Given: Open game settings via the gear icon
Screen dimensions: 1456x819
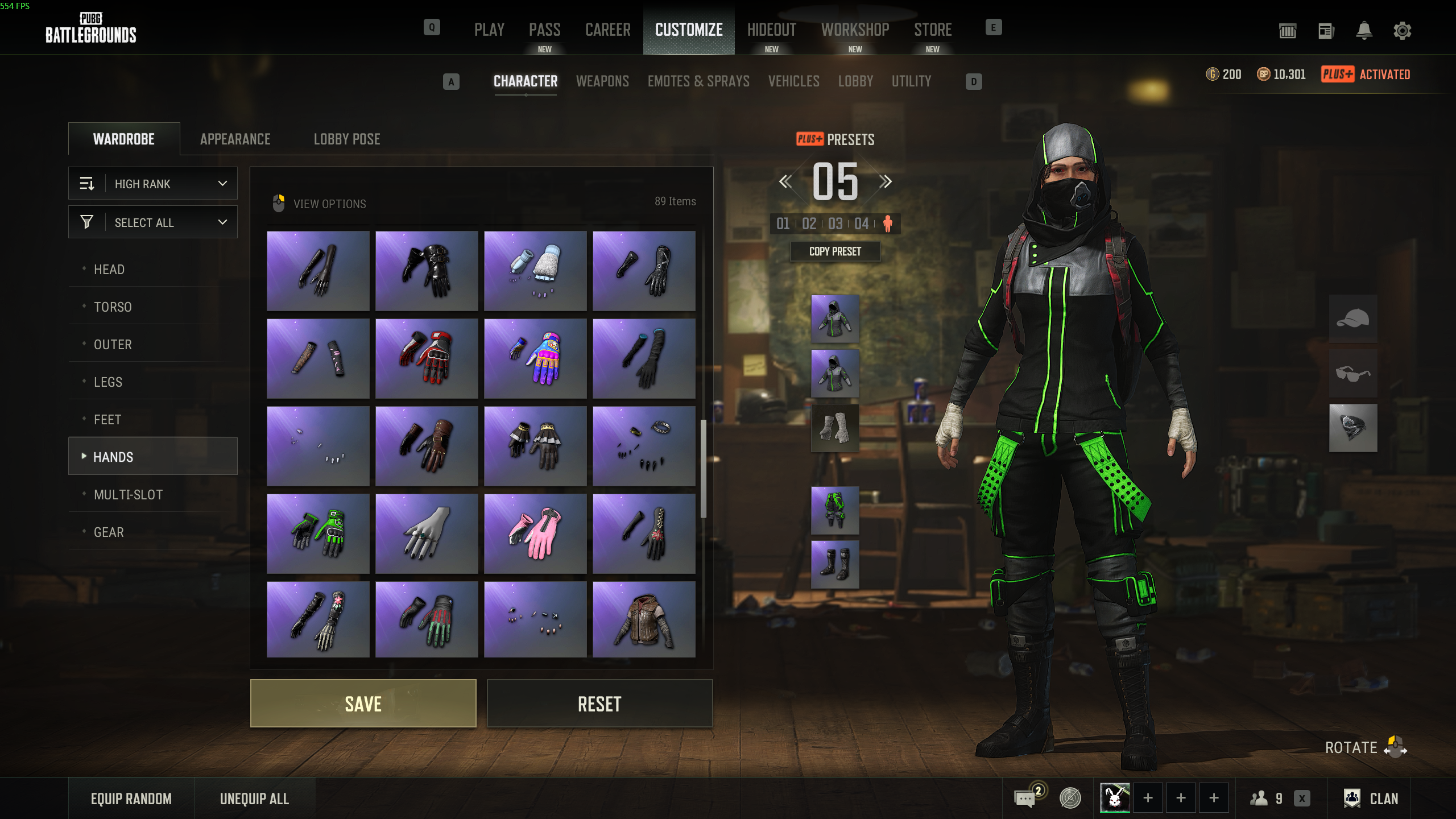Looking at the screenshot, I should point(1402,31).
